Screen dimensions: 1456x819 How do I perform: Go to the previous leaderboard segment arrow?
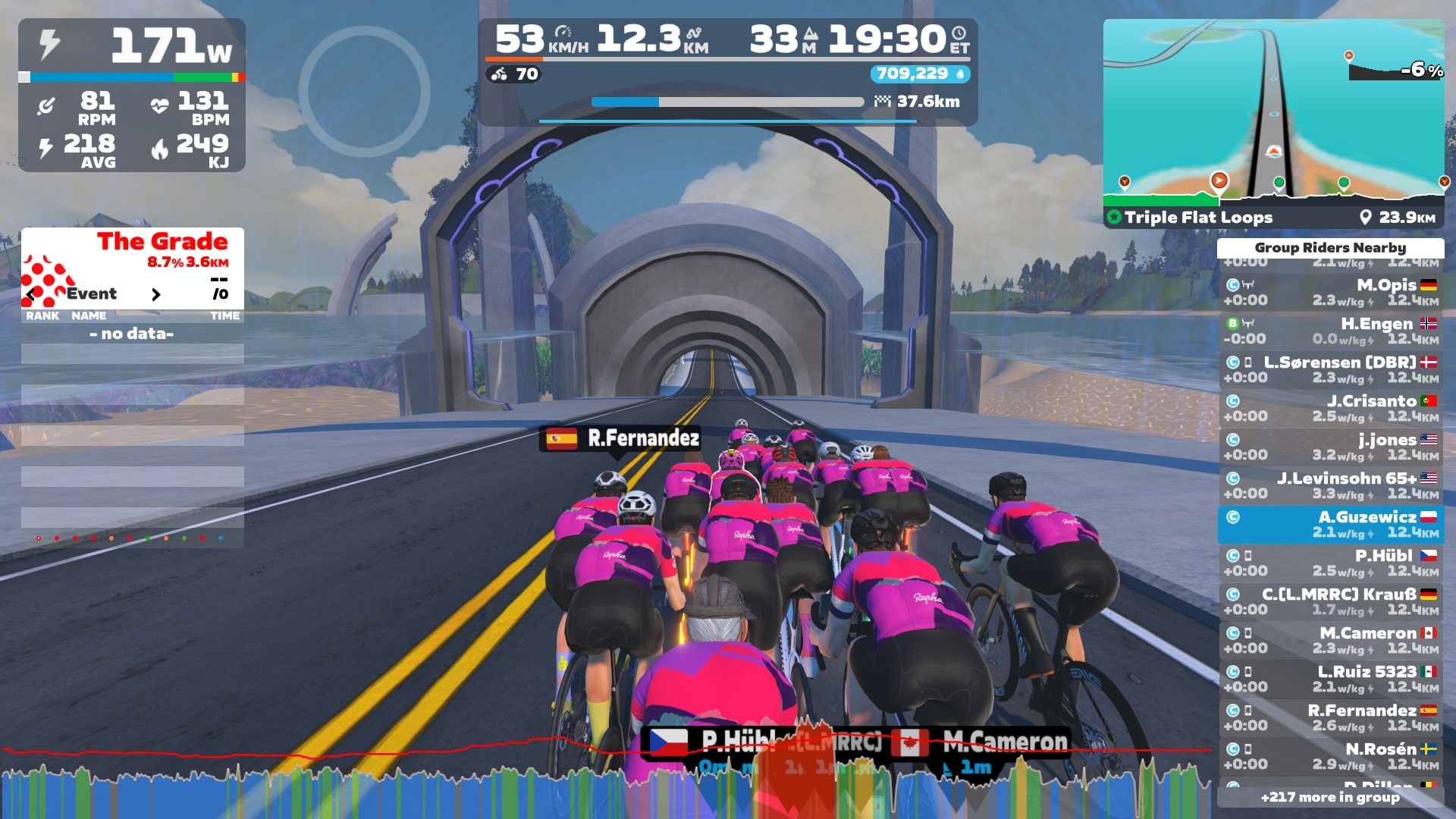click(31, 294)
